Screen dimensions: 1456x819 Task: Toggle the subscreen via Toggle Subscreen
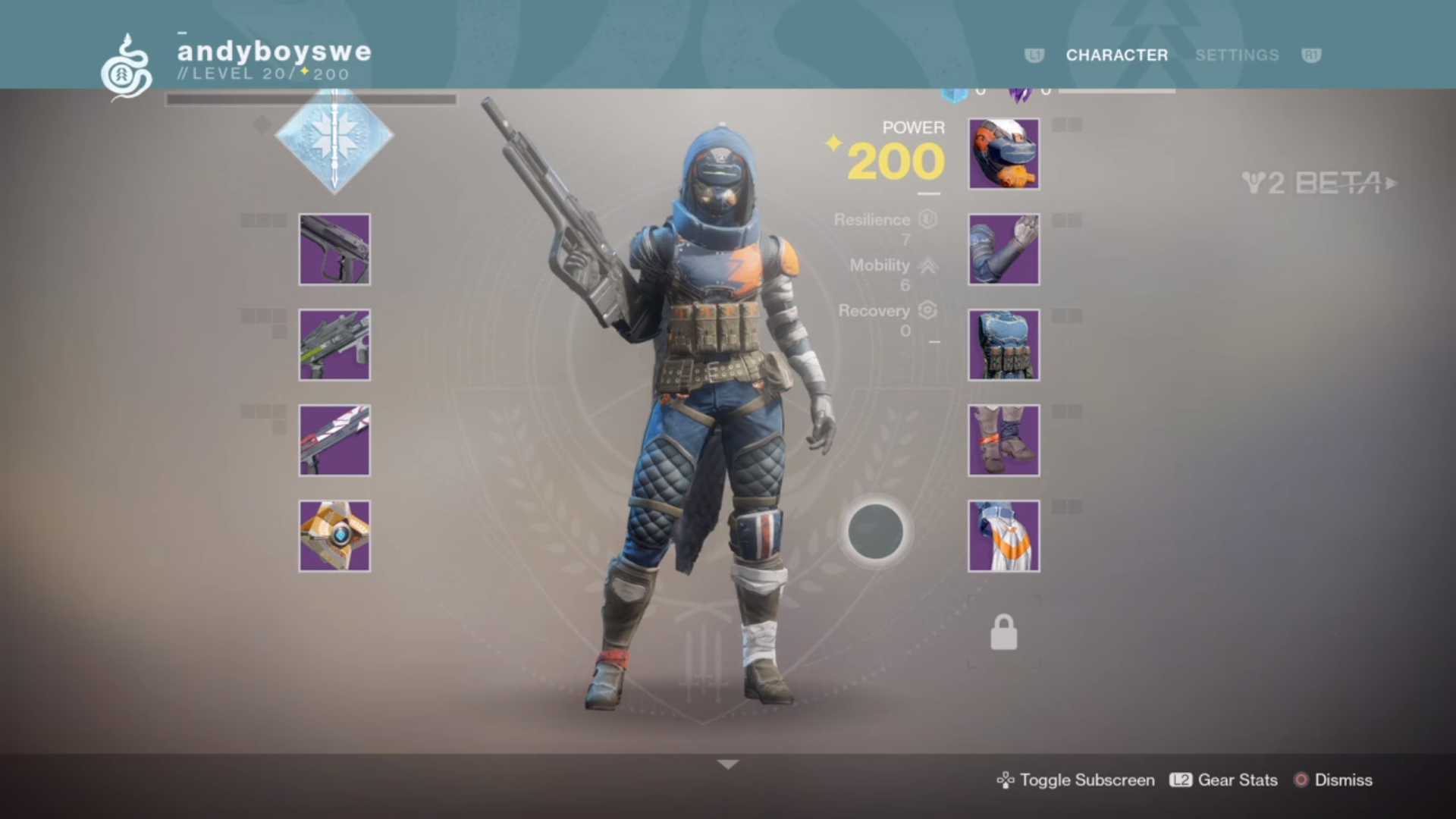pos(1086,780)
